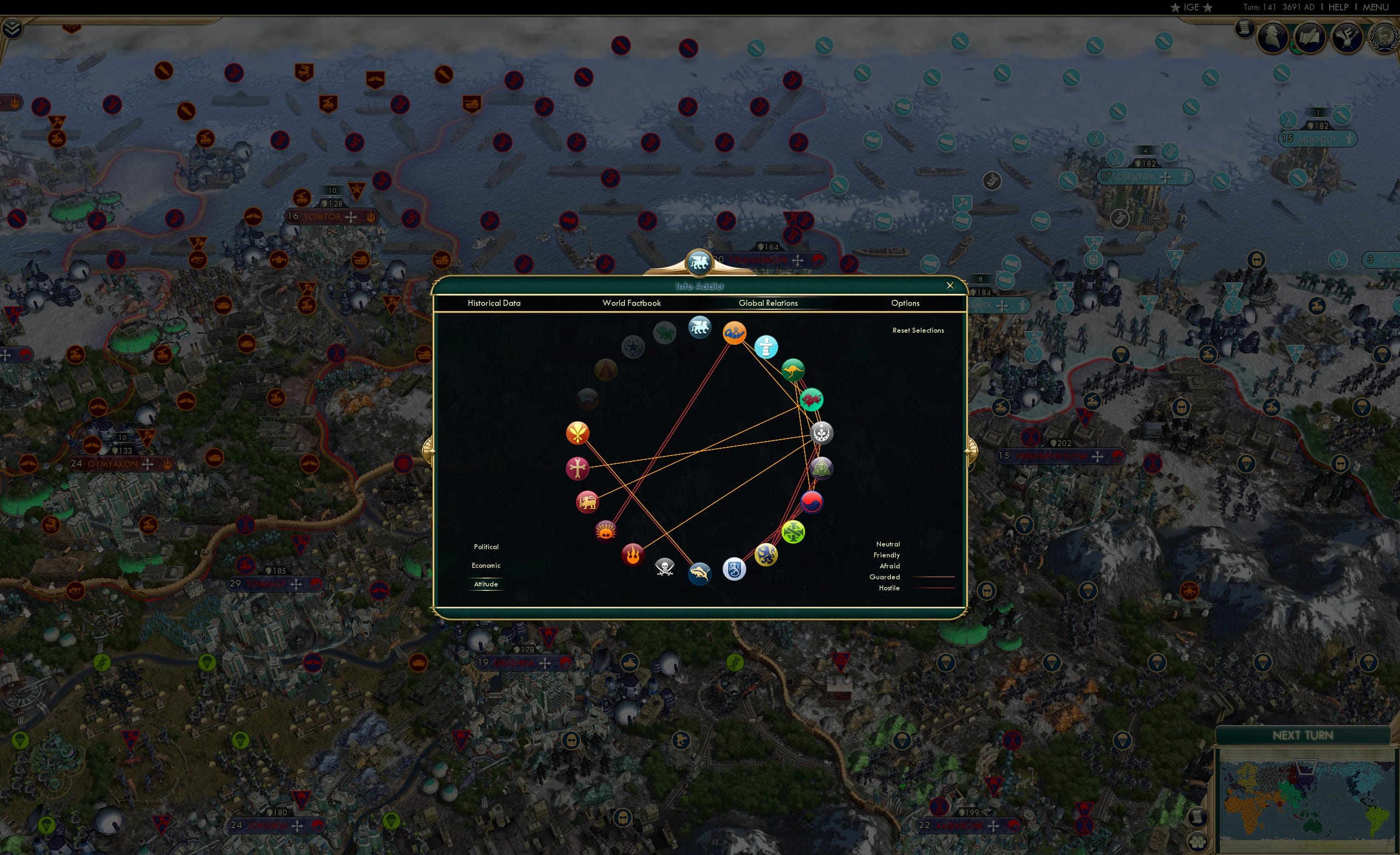Switch relations view to Political

coord(486,546)
